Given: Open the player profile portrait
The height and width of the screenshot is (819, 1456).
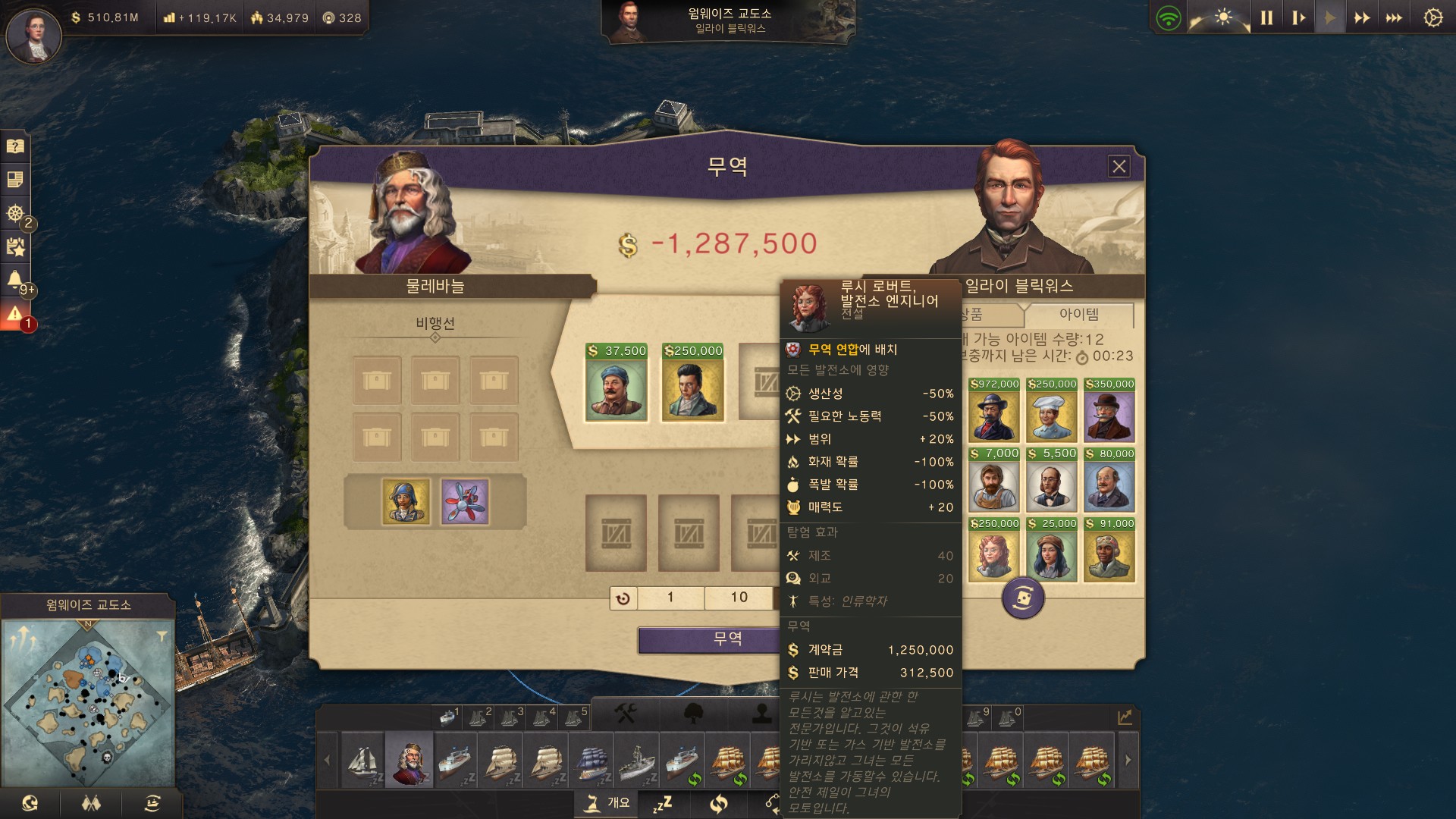Looking at the screenshot, I should (x=33, y=36).
